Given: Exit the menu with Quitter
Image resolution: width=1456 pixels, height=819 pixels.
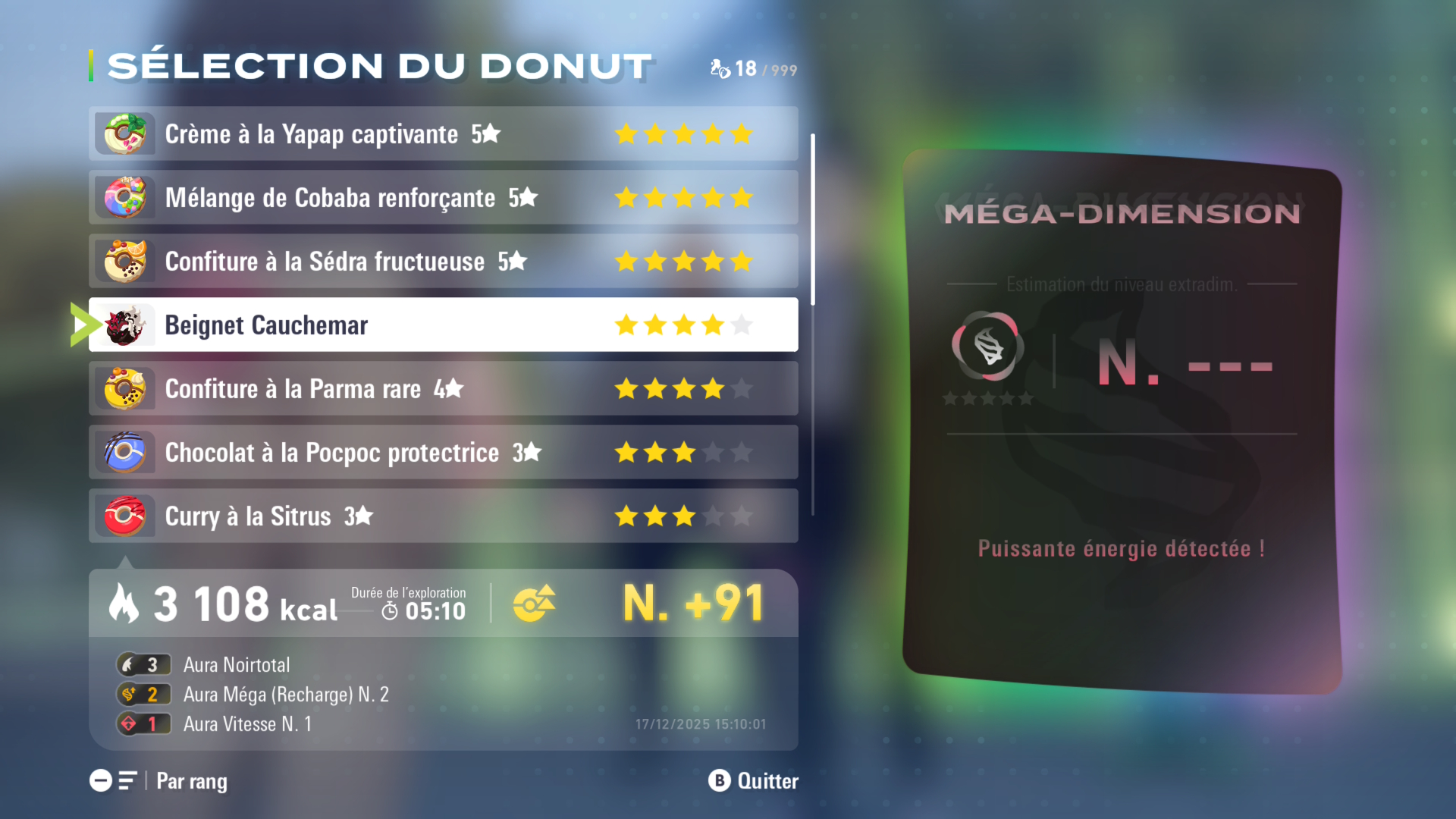Looking at the screenshot, I should point(753,781).
